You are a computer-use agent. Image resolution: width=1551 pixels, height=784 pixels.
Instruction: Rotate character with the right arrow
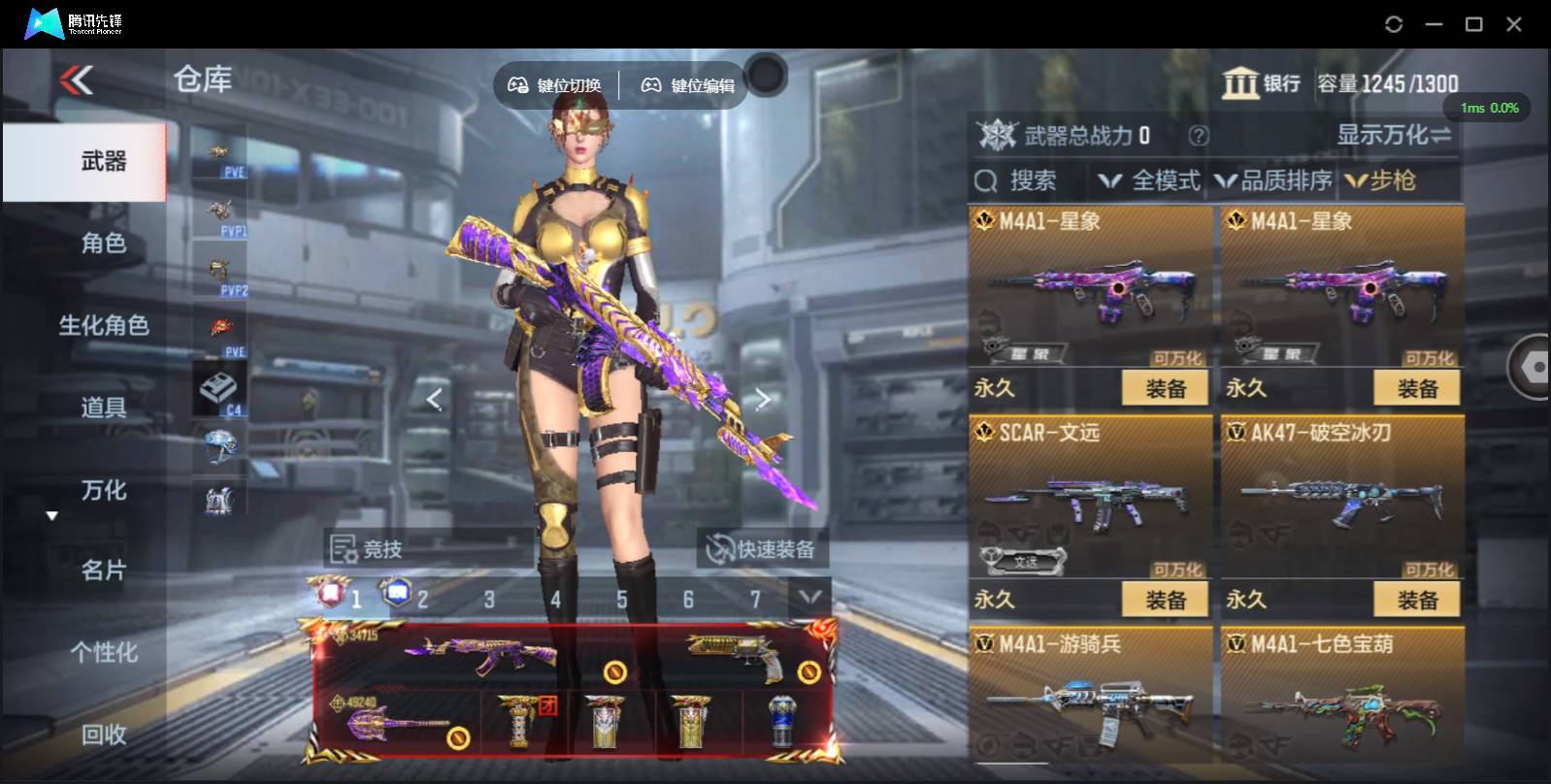763,399
